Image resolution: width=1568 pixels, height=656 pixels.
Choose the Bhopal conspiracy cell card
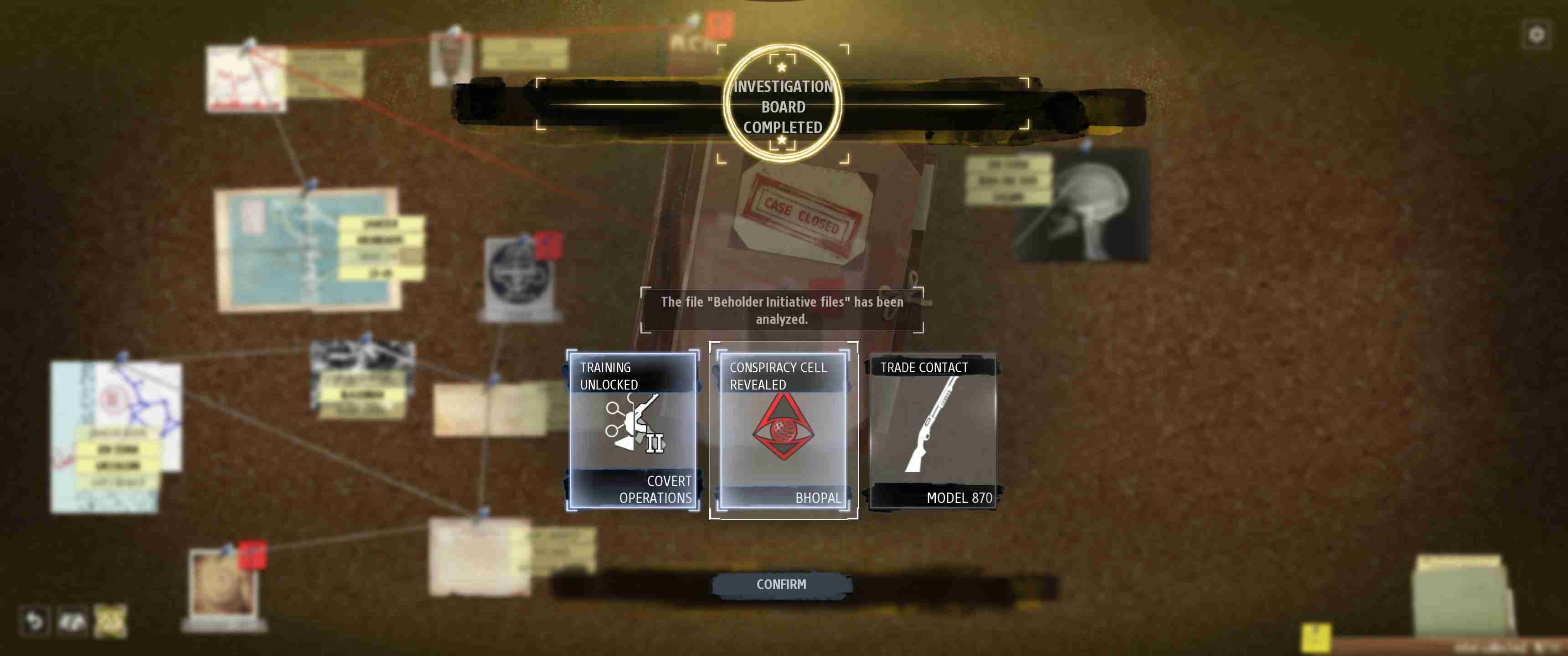pyautogui.click(x=784, y=430)
